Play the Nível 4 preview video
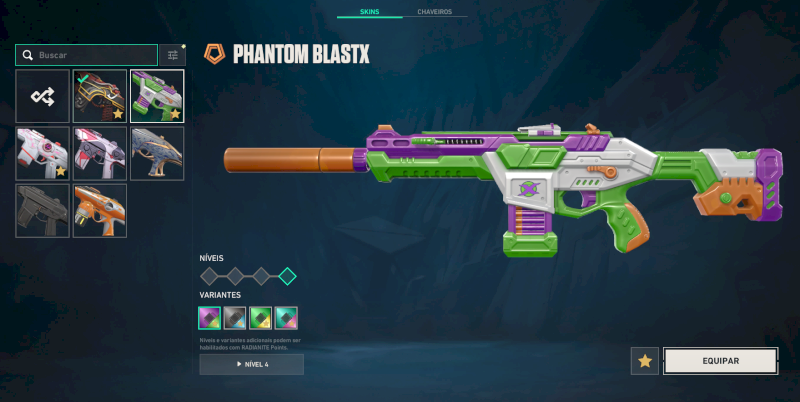Image resolution: width=800 pixels, height=402 pixels. tap(251, 365)
